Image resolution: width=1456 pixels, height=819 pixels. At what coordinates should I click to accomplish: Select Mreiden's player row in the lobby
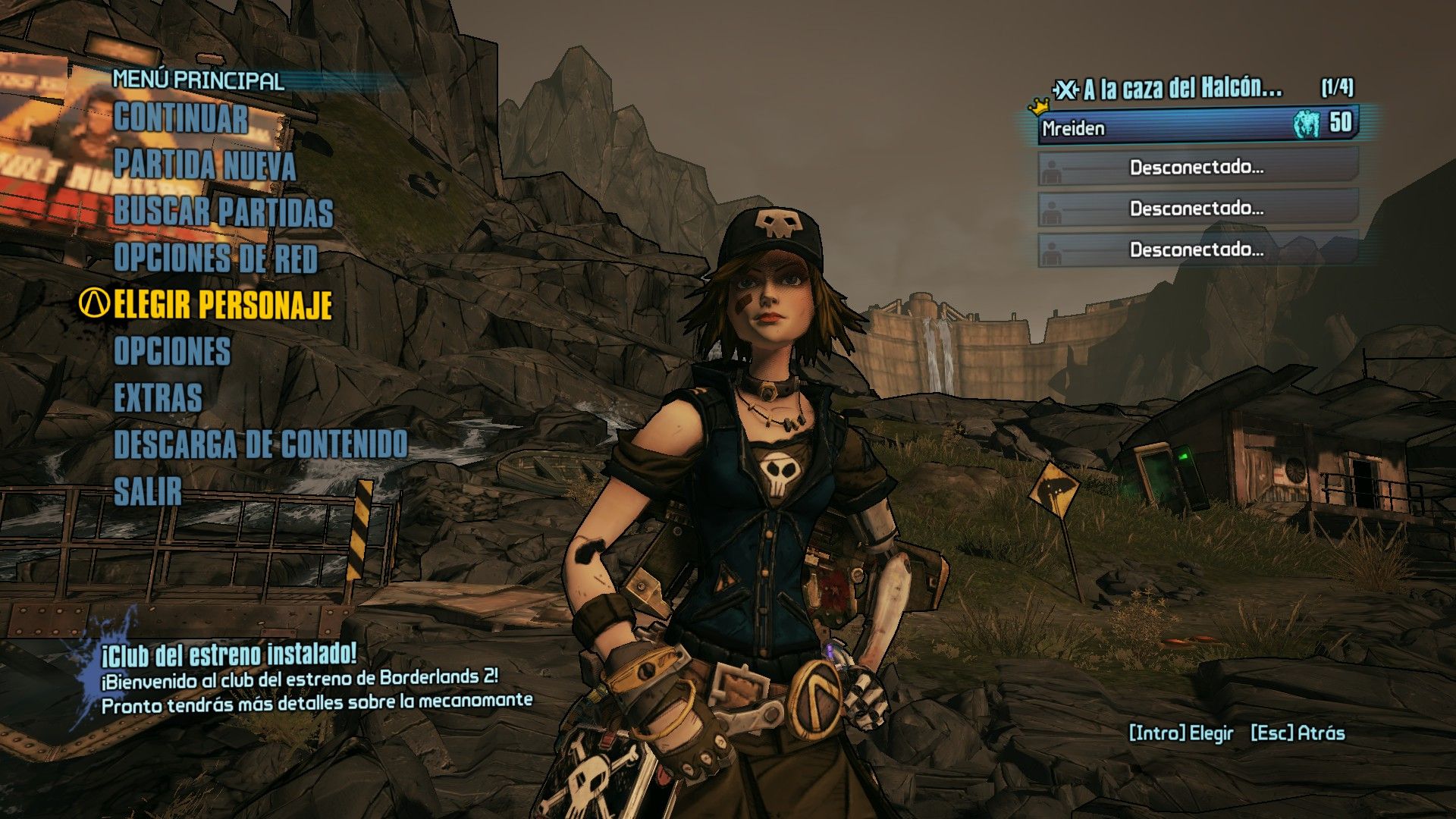(x=1197, y=127)
